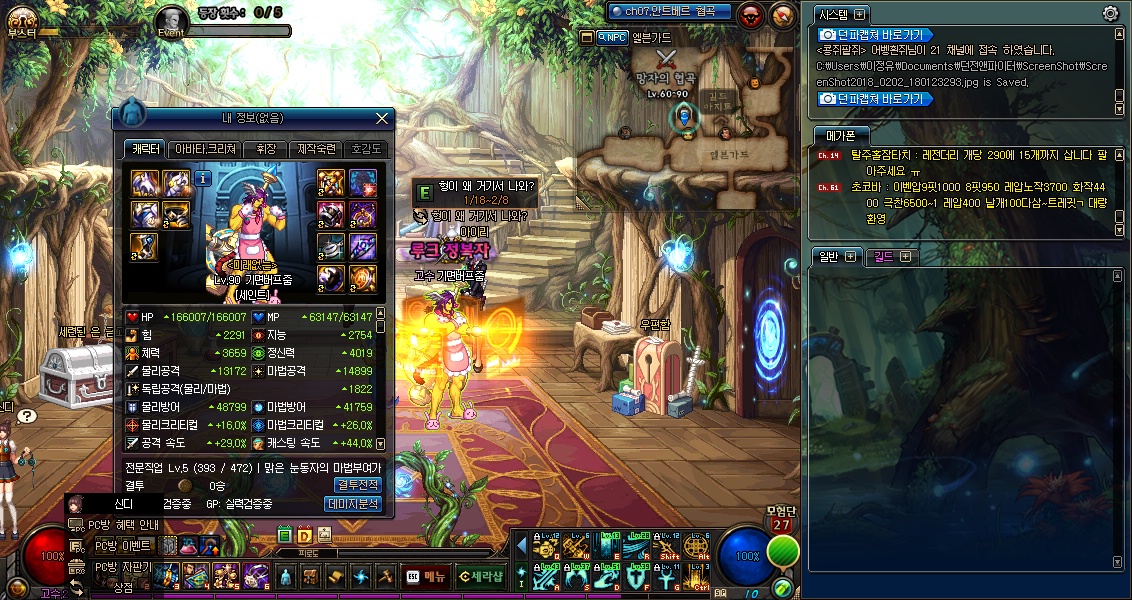Select the 망자의 협곡 dungeon marker on minimap

[668, 58]
